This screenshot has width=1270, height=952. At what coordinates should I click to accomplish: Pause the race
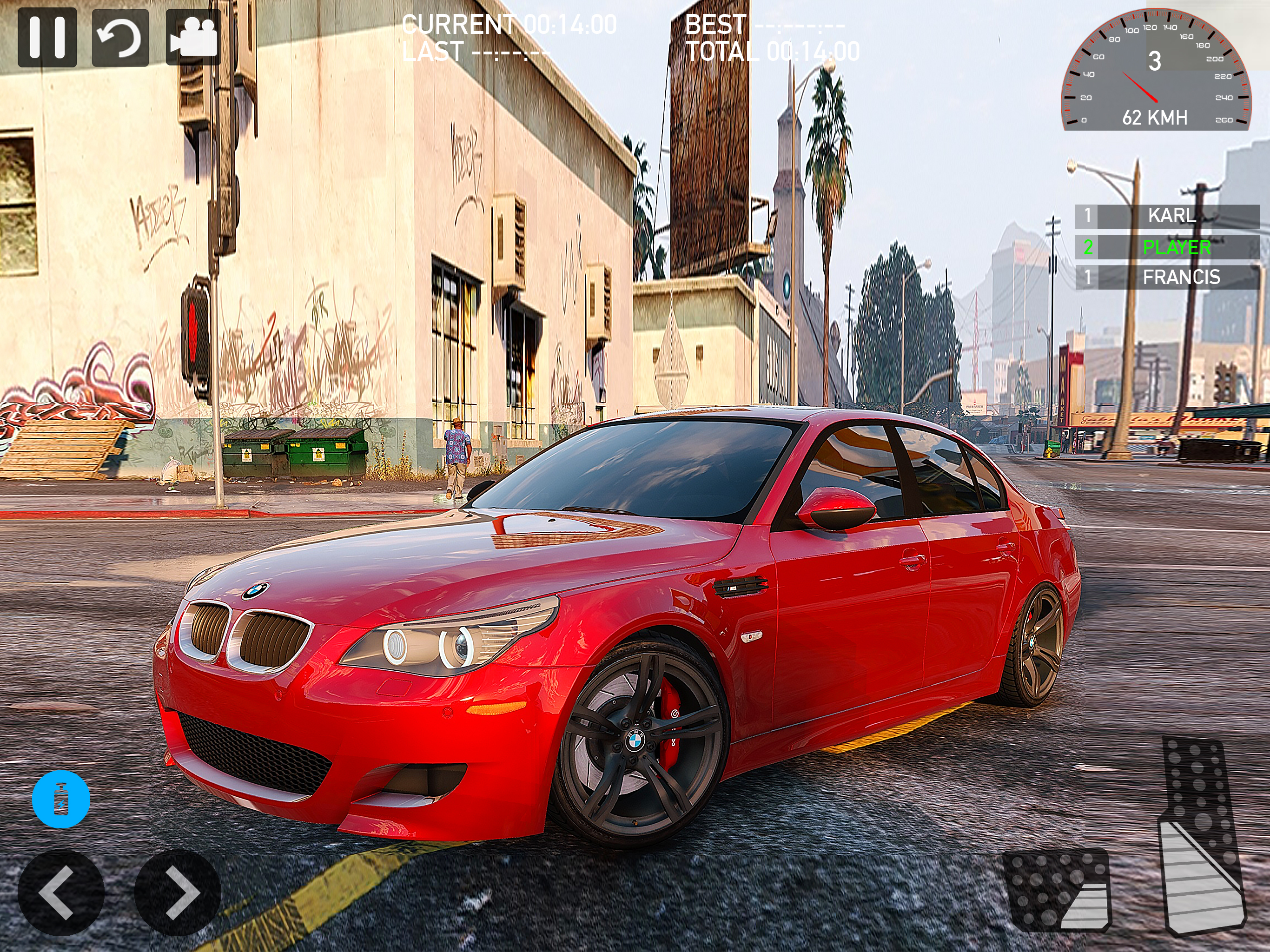tap(47, 37)
